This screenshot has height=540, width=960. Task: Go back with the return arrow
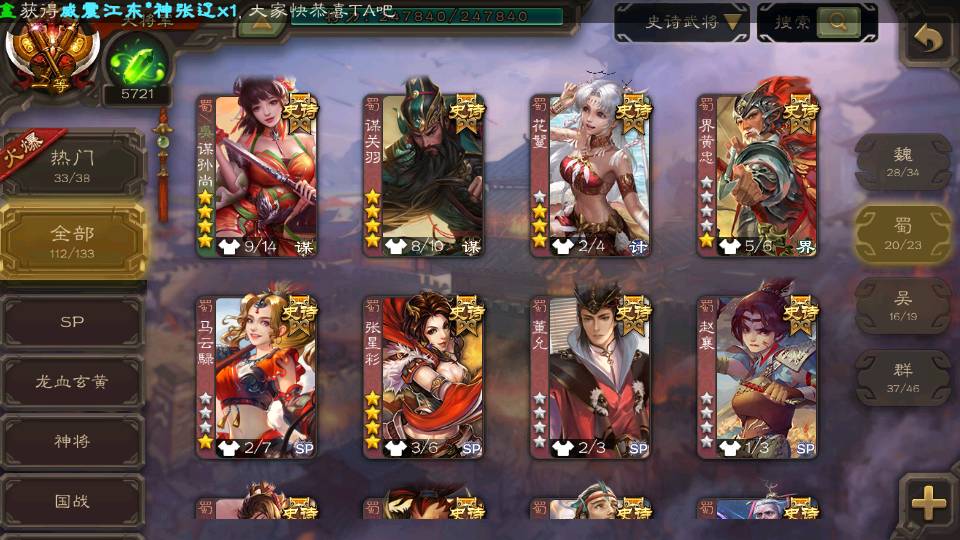pyautogui.click(x=929, y=40)
